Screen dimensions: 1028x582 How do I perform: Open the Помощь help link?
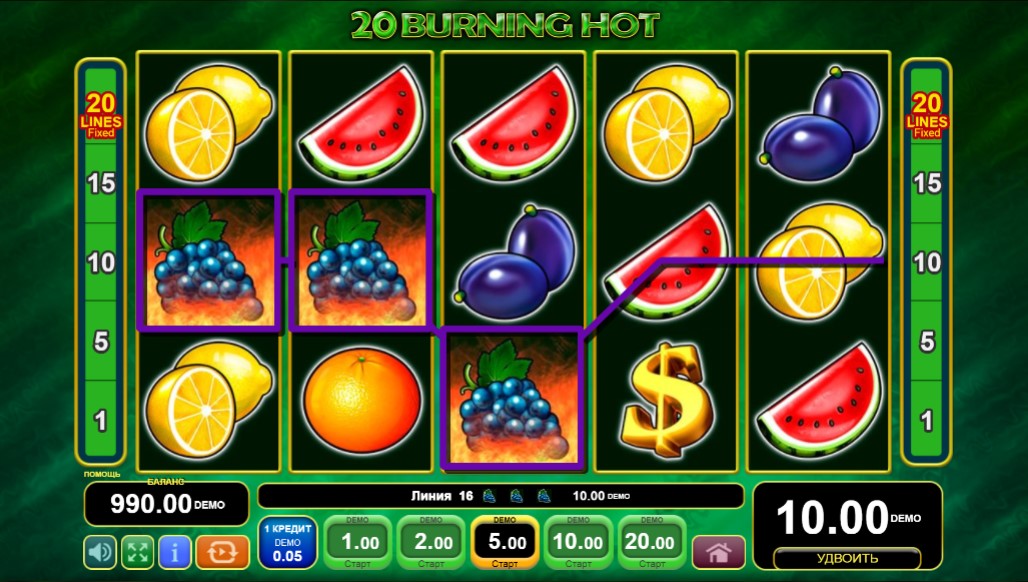click(x=102, y=474)
